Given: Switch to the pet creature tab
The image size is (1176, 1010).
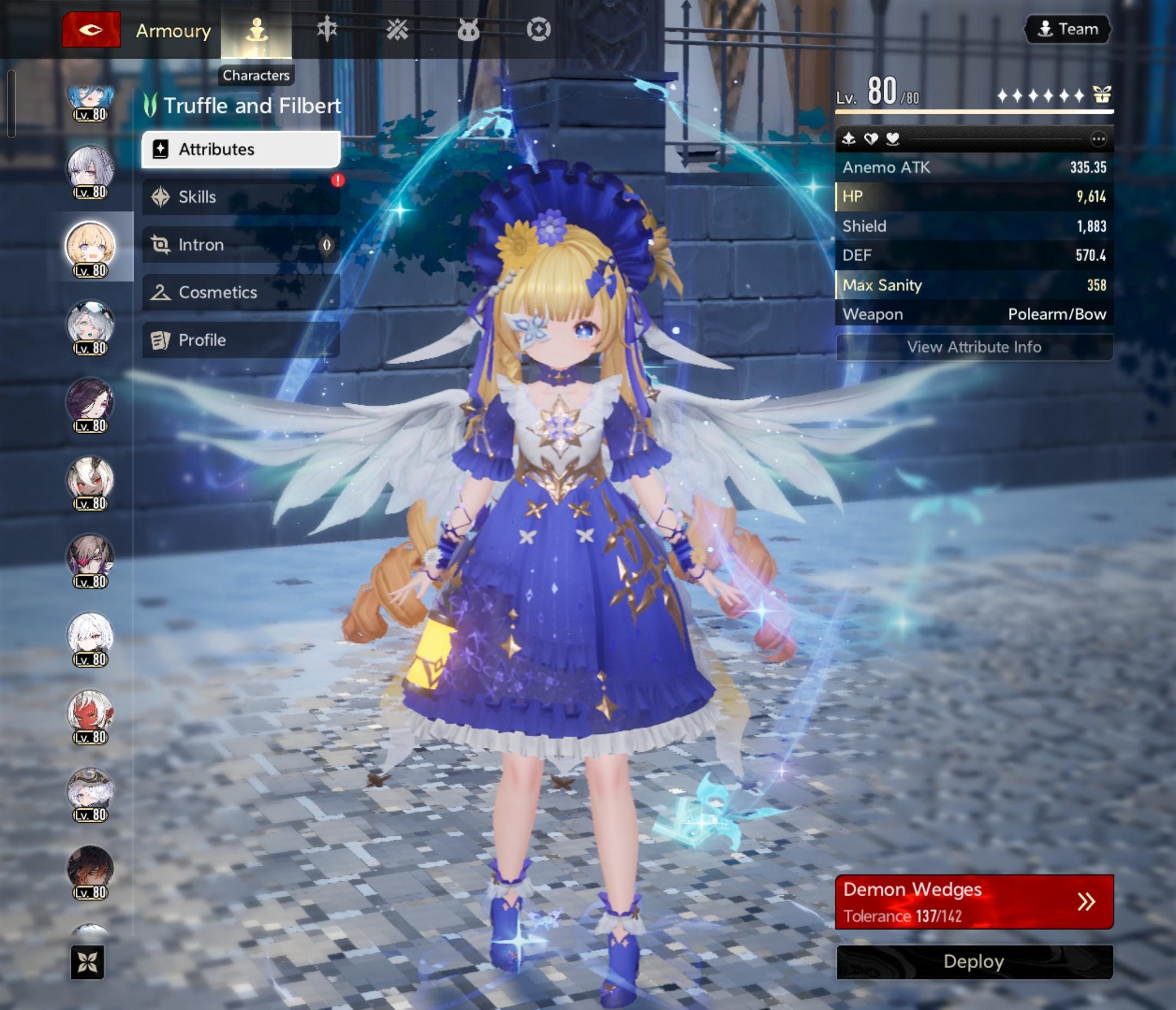Looking at the screenshot, I should 468,29.
